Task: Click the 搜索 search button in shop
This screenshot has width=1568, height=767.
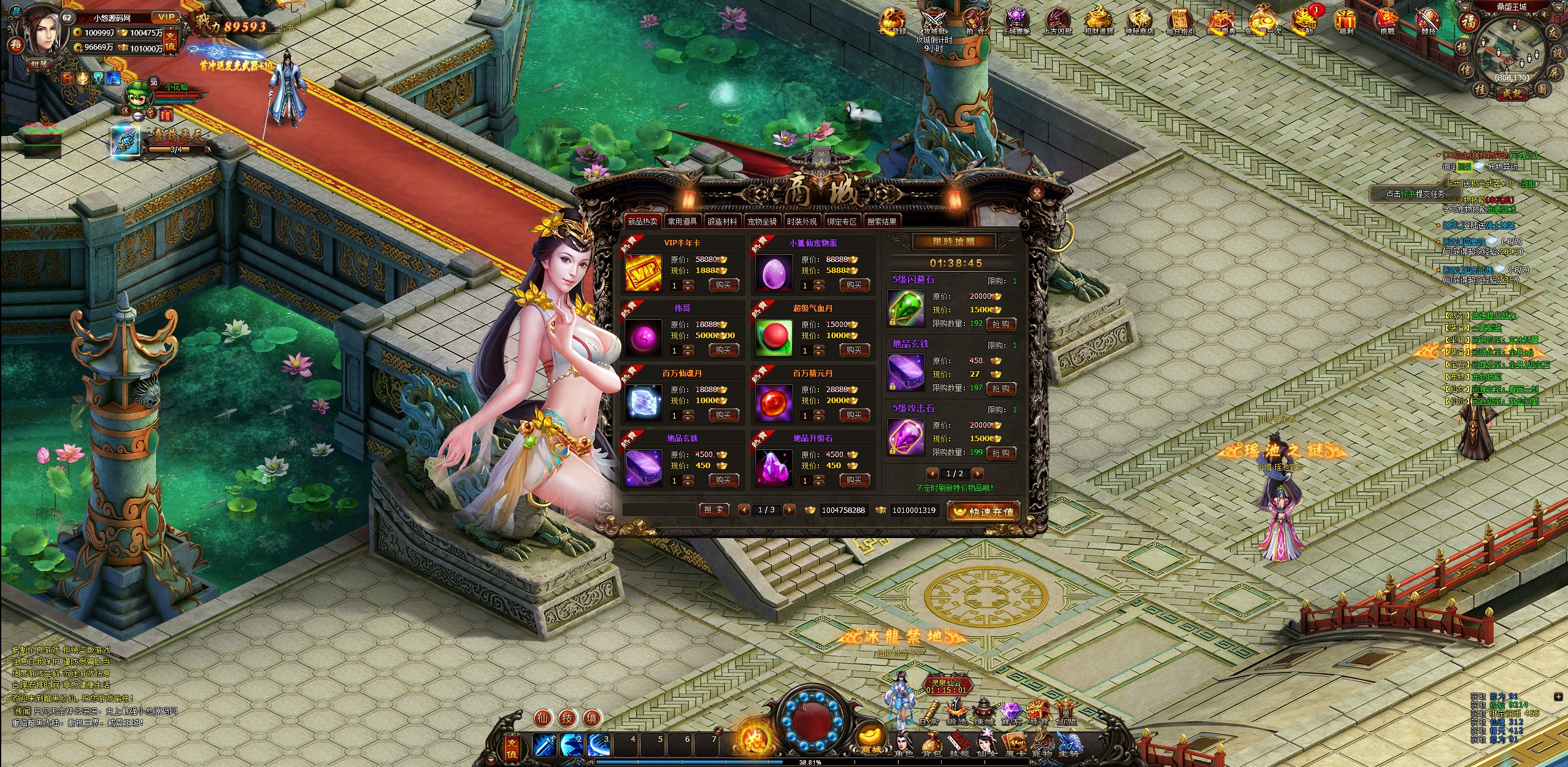Action: [x=713, y=510]
